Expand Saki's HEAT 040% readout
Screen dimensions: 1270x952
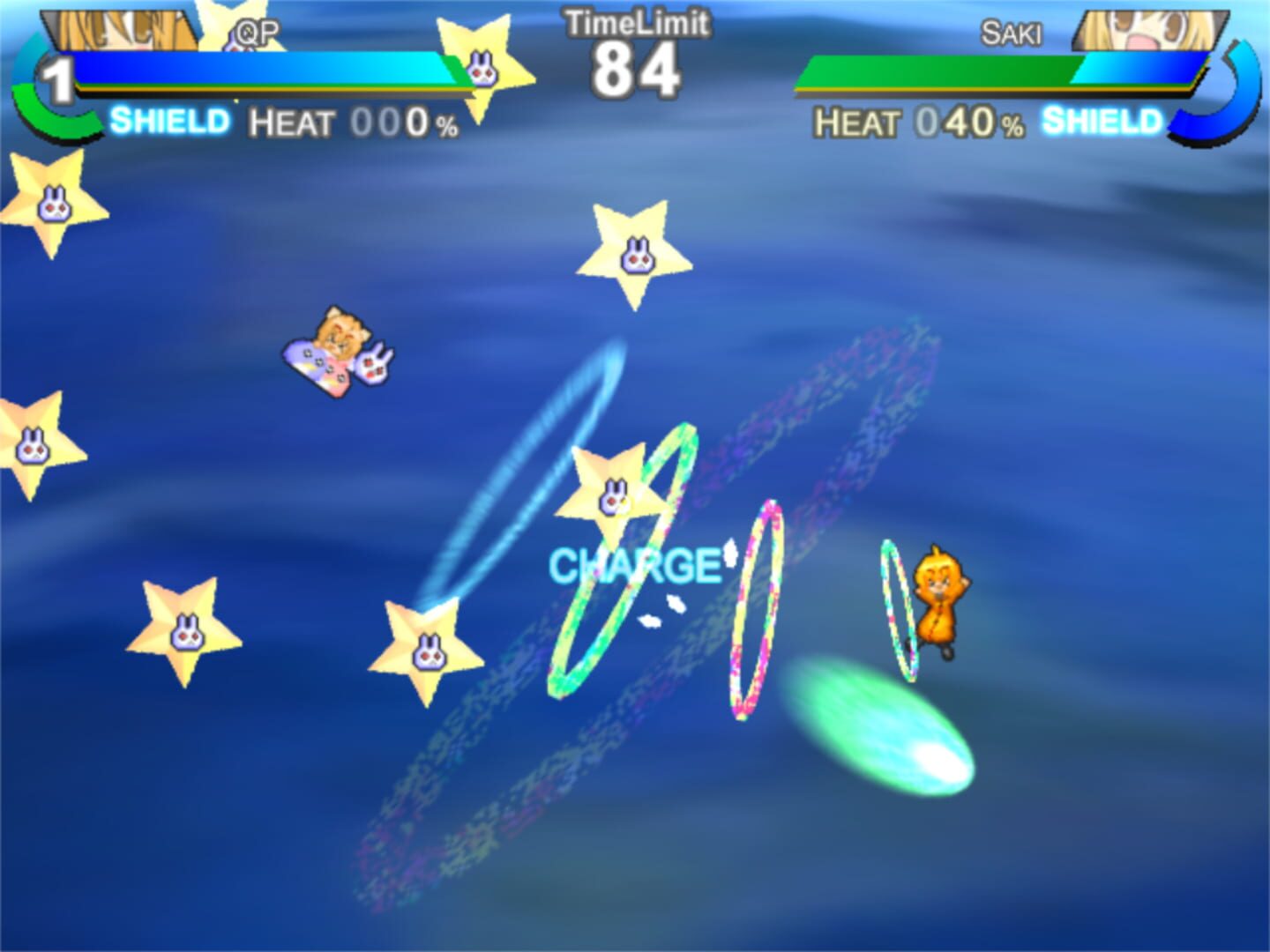(x=917, y=123)
